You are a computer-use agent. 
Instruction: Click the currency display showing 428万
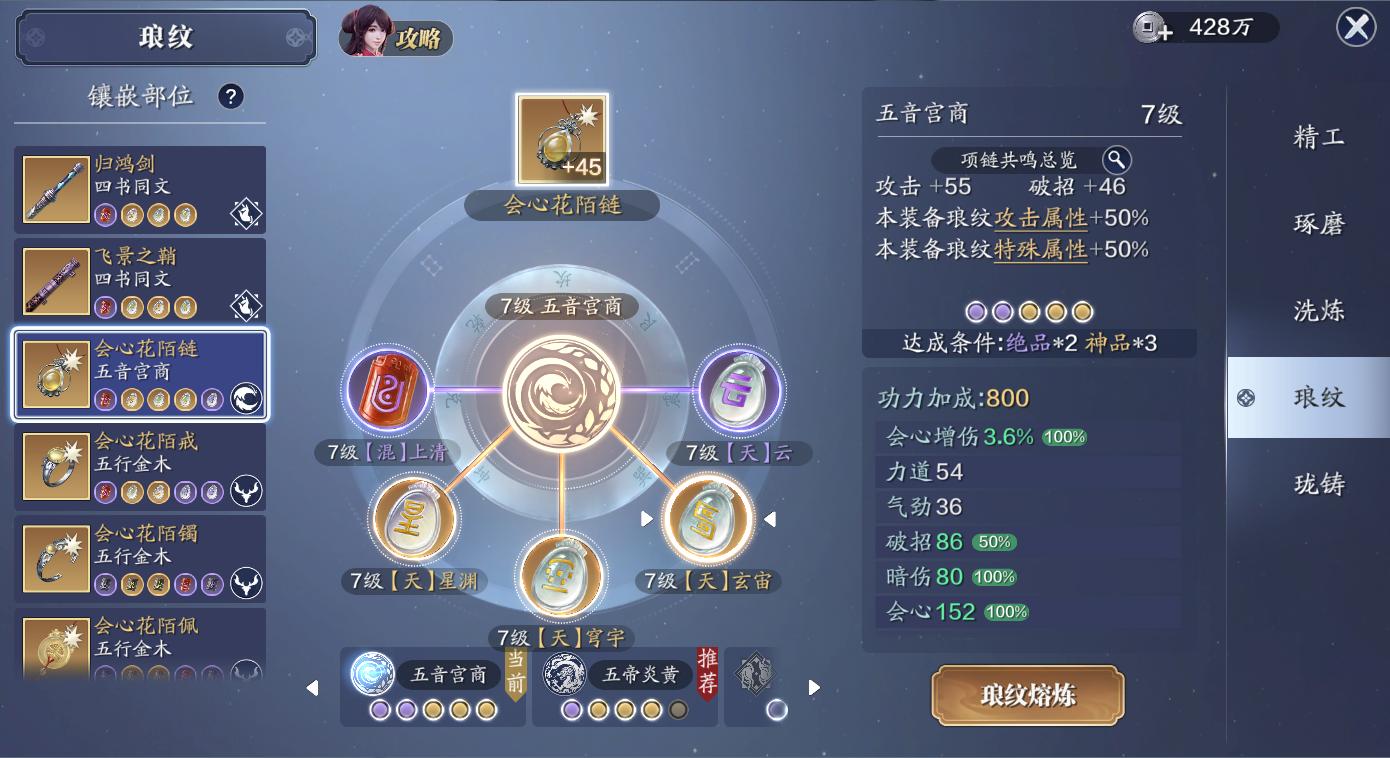[x=1205, y=28]
